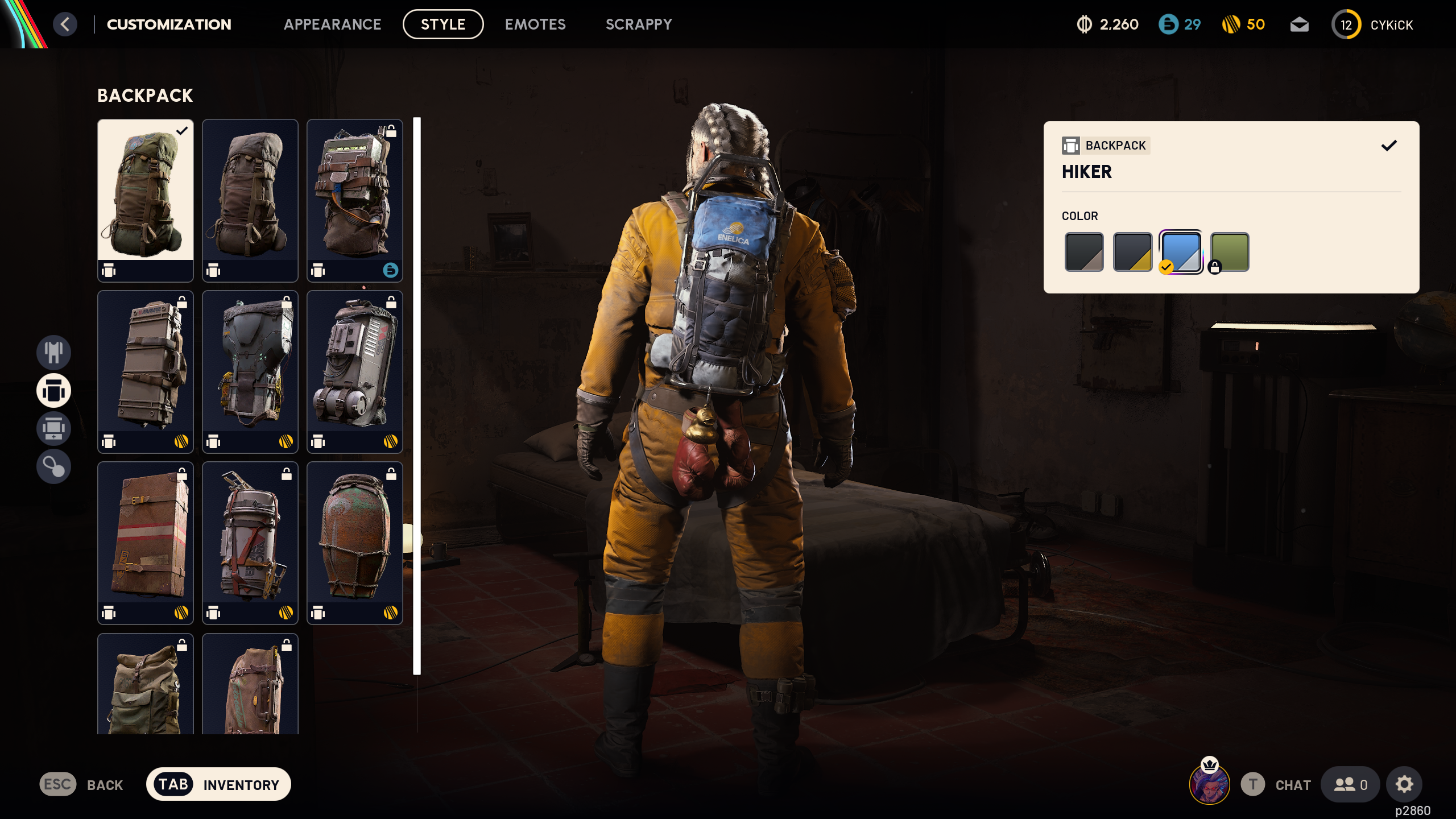
Task: Click the back arrow next to Customization
Action: click(x=65, y=24)
